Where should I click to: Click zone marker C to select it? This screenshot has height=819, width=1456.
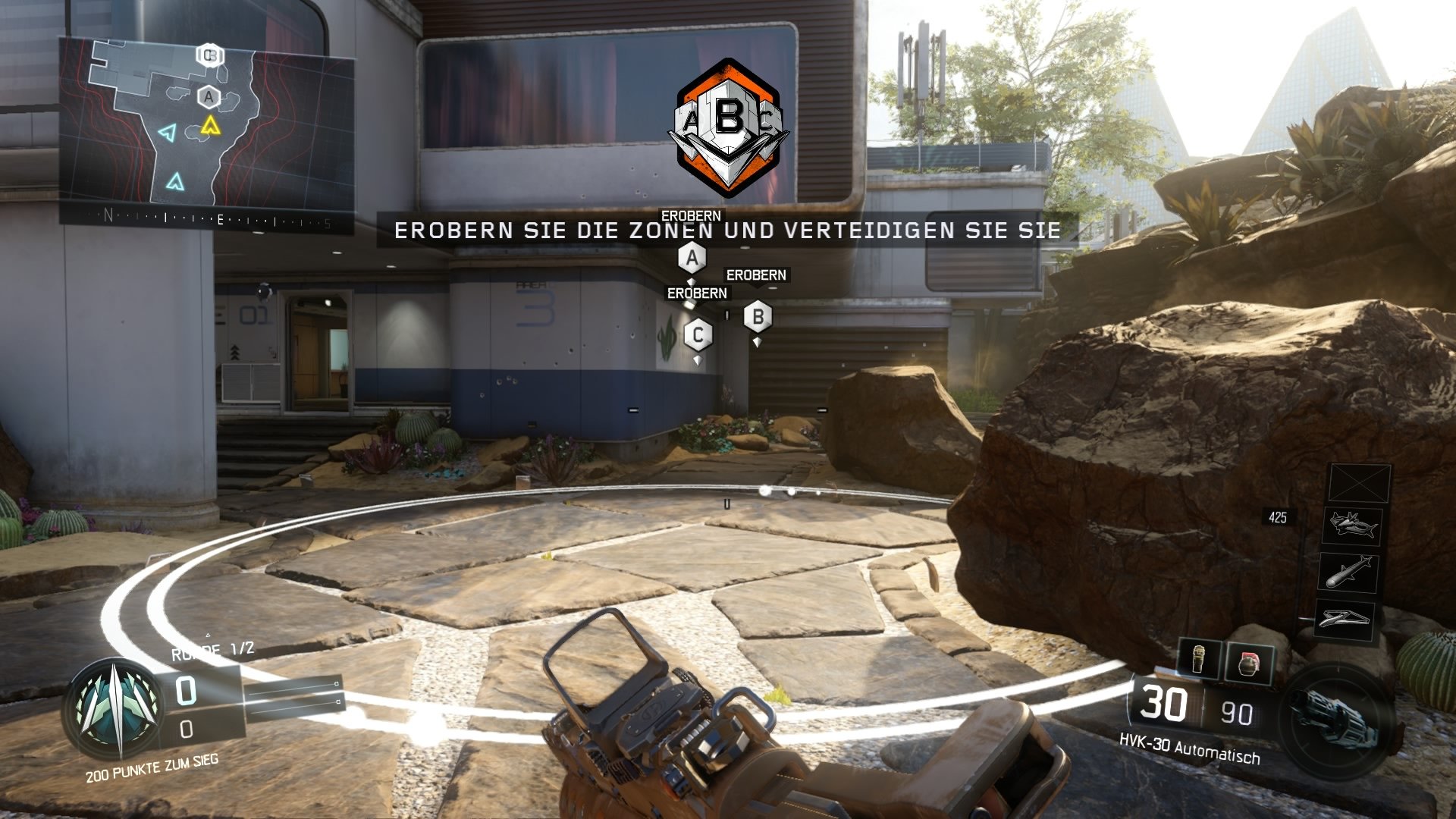(698, 334)
